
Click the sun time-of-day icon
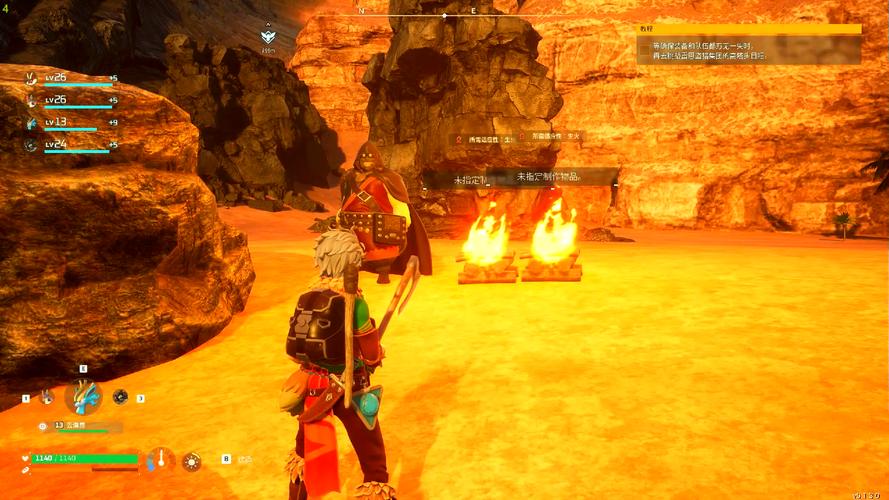[x=191, y=460]
